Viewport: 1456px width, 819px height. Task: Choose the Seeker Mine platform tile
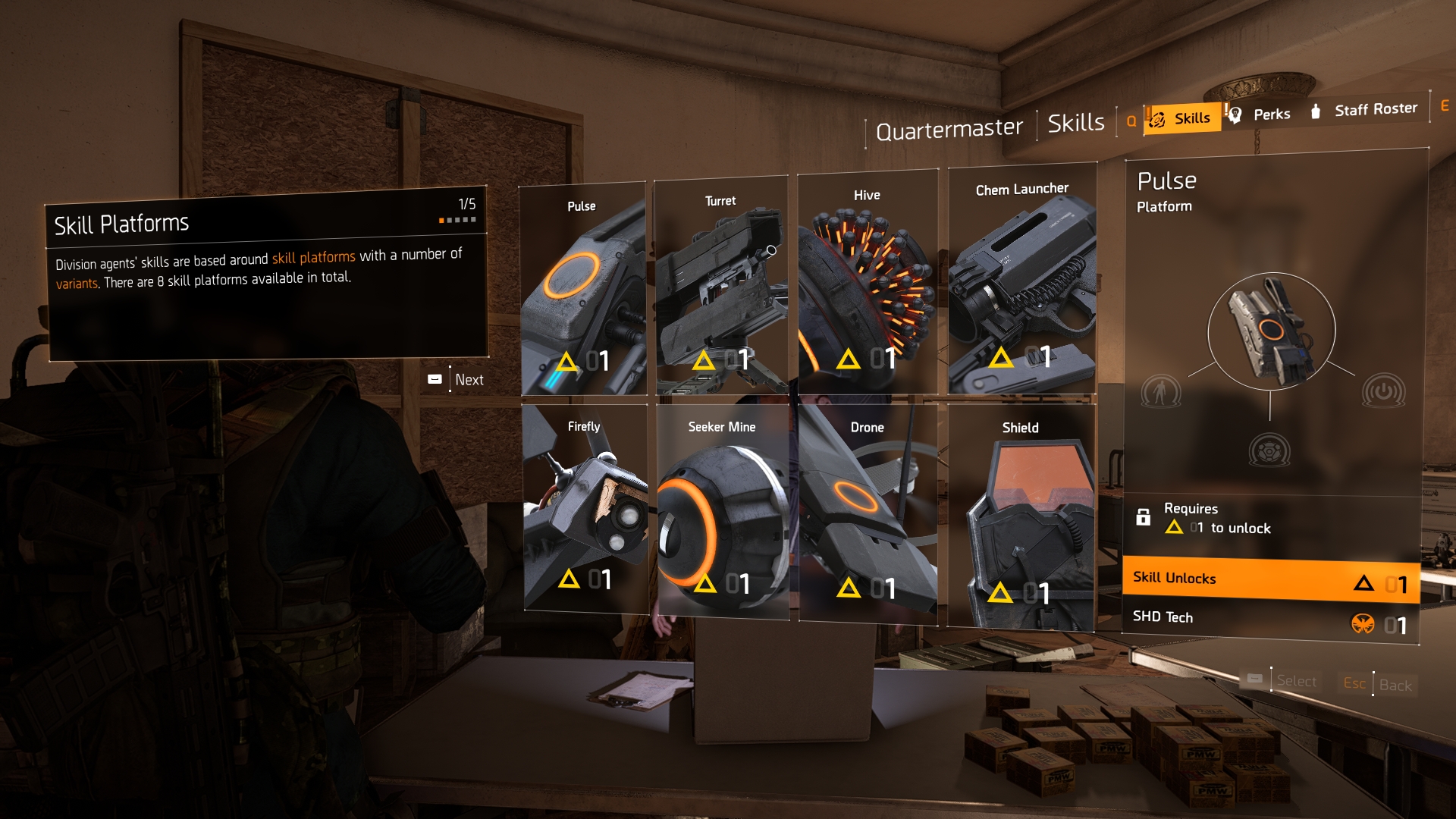722,510
